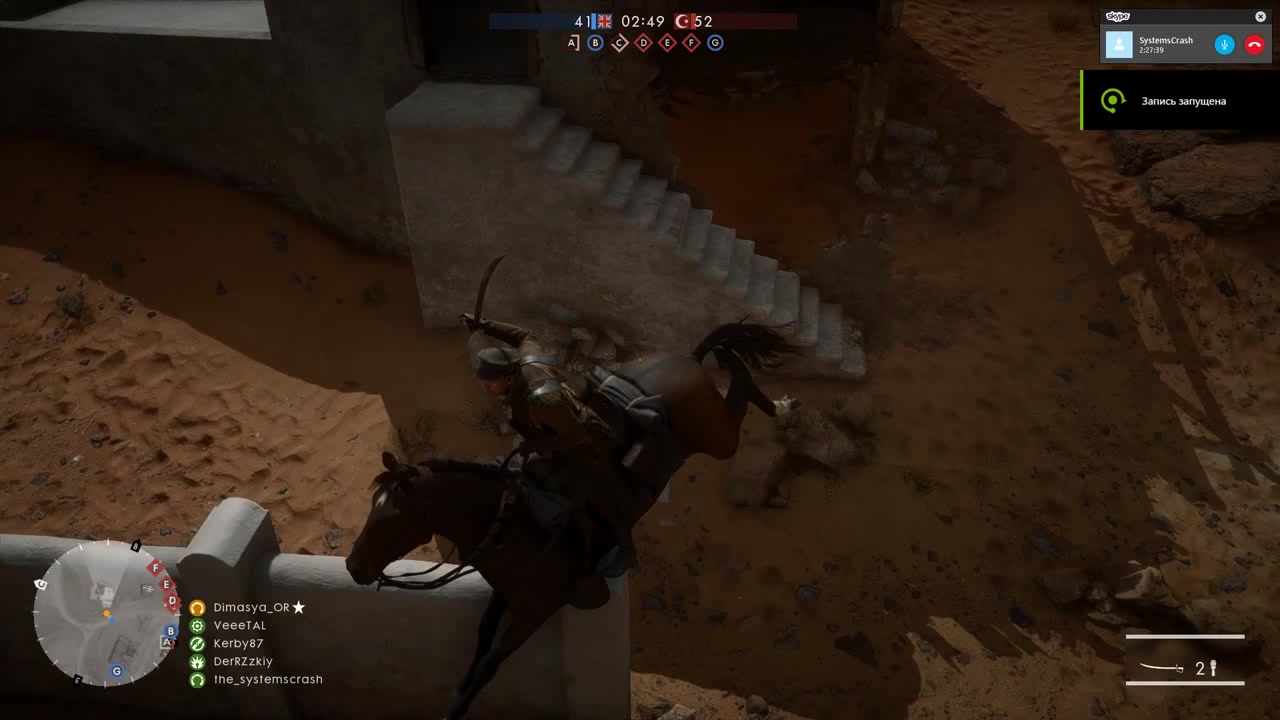Click the_systemscrash green headset icon
This screenshot has width=1280, height=720.
coord(197,679)
